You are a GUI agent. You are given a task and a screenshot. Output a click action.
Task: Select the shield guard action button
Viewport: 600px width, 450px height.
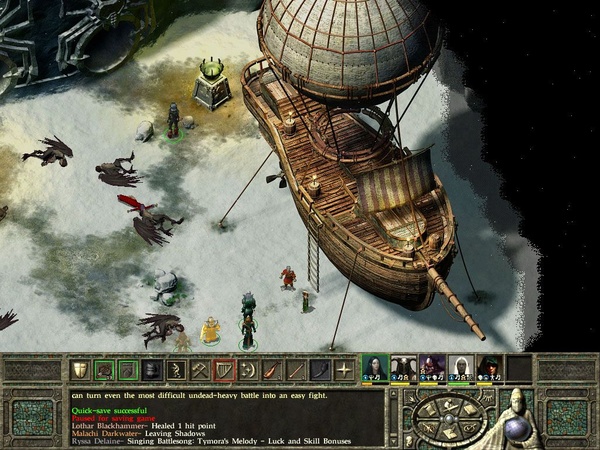coord(79,370)
